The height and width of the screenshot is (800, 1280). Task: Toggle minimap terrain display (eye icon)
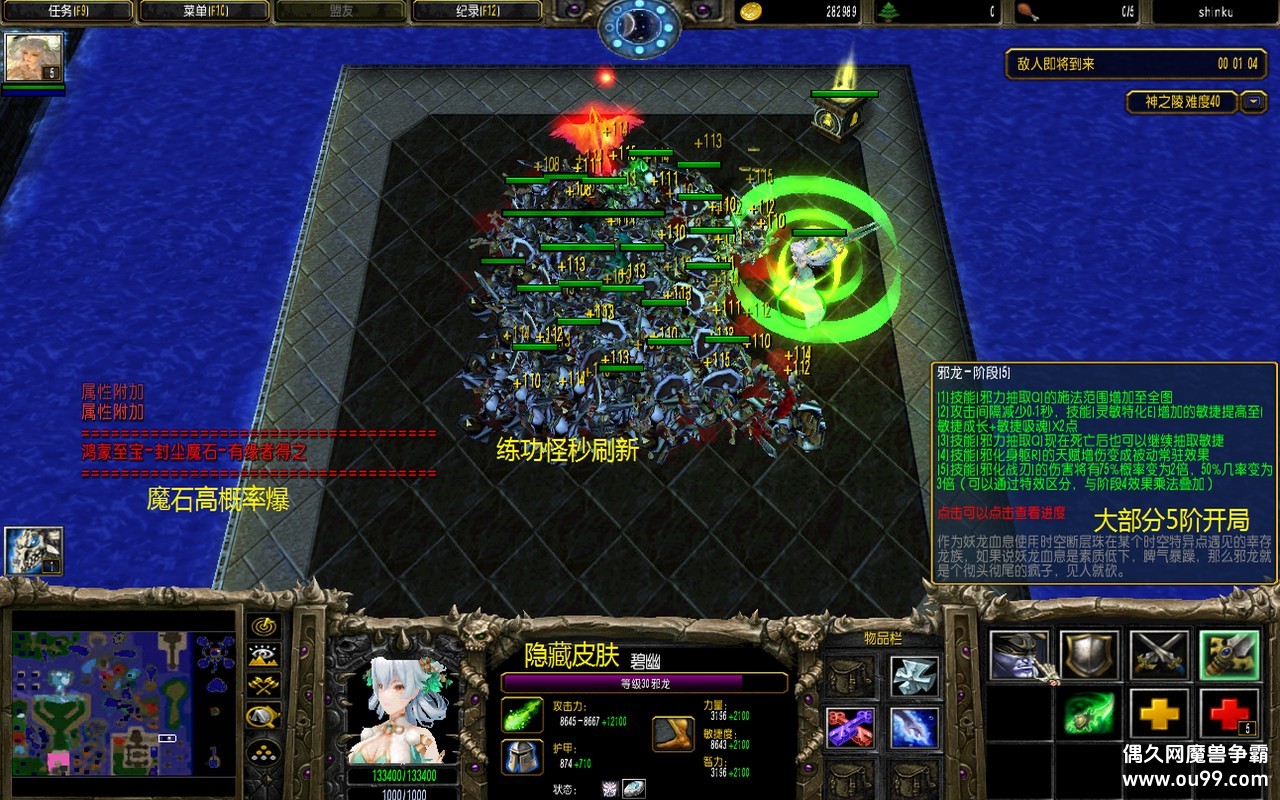(x=264, y=656)
